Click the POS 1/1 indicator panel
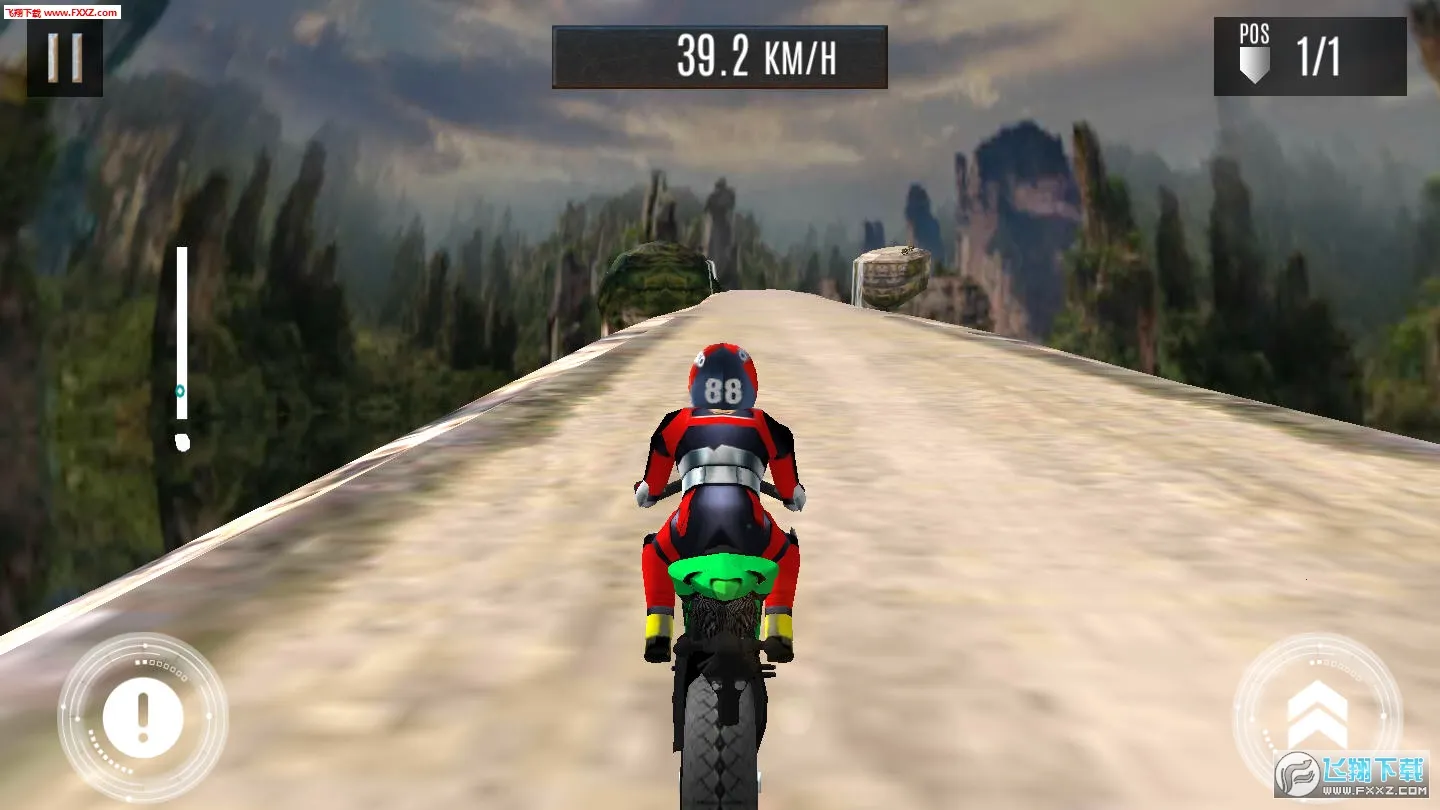 click(1308, 53)
